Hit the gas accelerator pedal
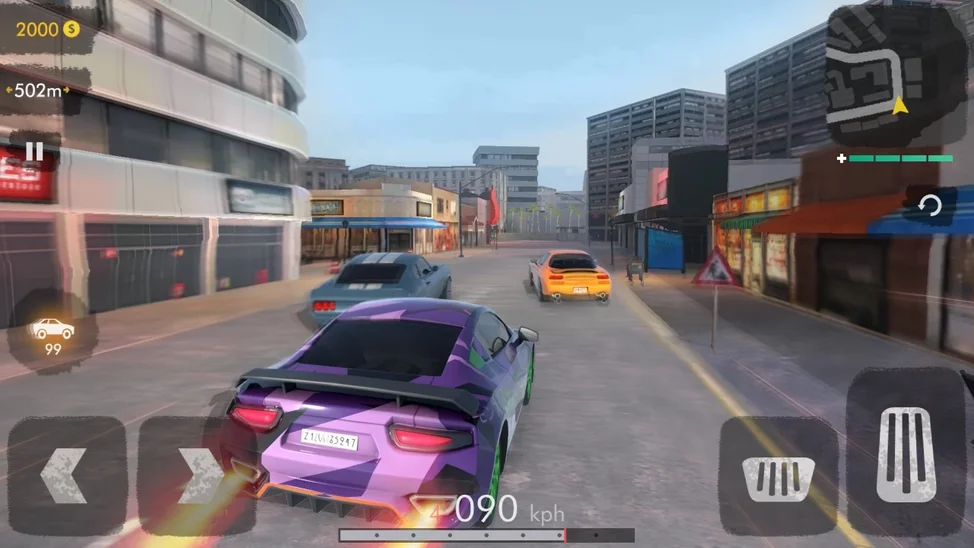Screen dimensions: 974x548 coord(906,453)
